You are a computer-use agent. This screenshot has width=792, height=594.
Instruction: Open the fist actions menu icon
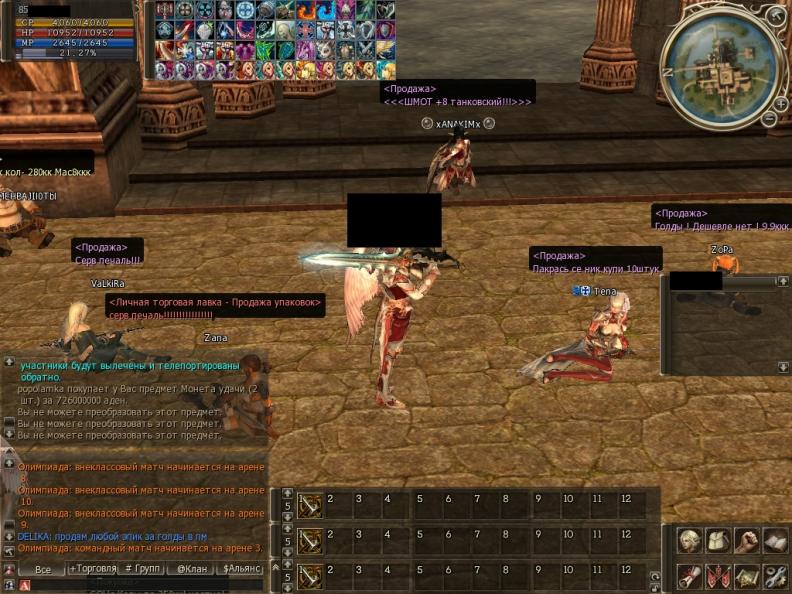[747, 541]
